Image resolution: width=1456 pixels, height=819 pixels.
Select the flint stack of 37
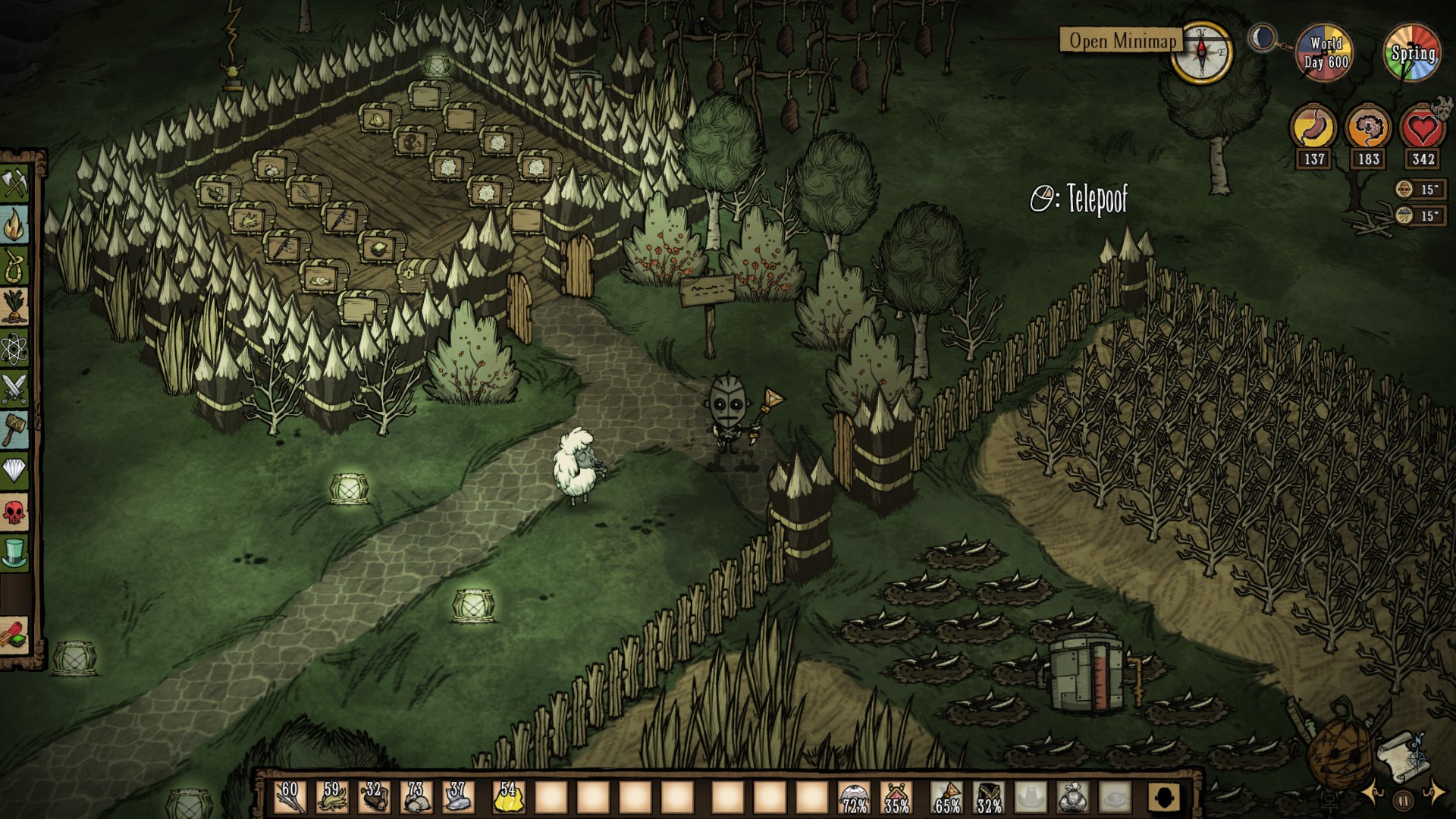pos(457,797)
